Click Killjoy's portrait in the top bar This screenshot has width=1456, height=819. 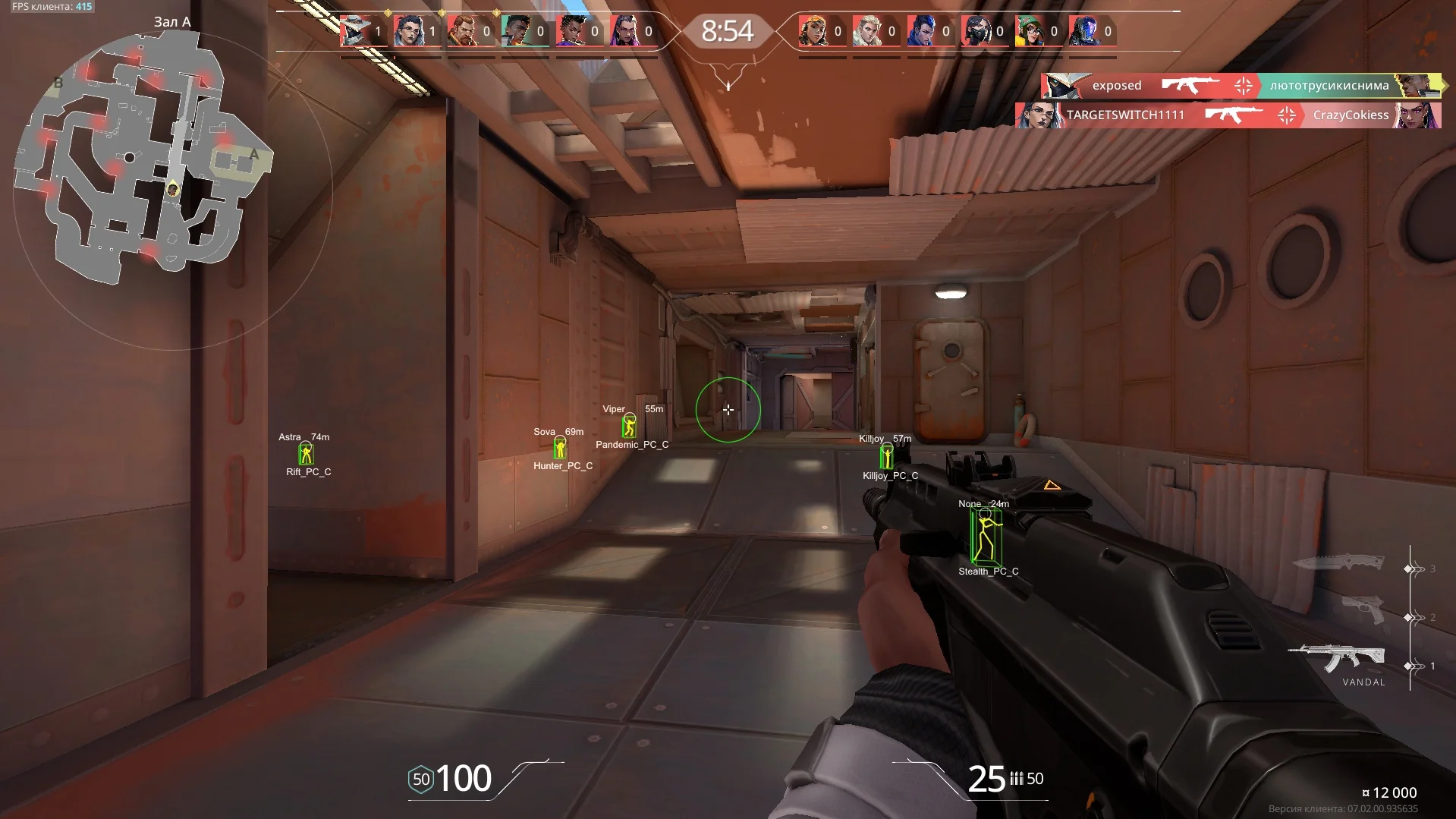click(1030, 32)
